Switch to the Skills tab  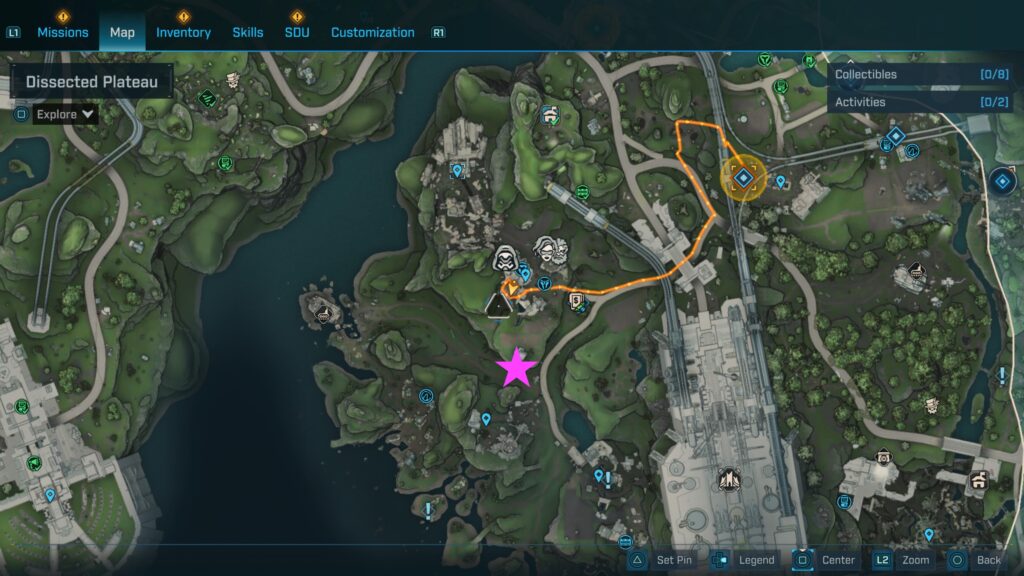pyautogui.click(x=248, y=32)
